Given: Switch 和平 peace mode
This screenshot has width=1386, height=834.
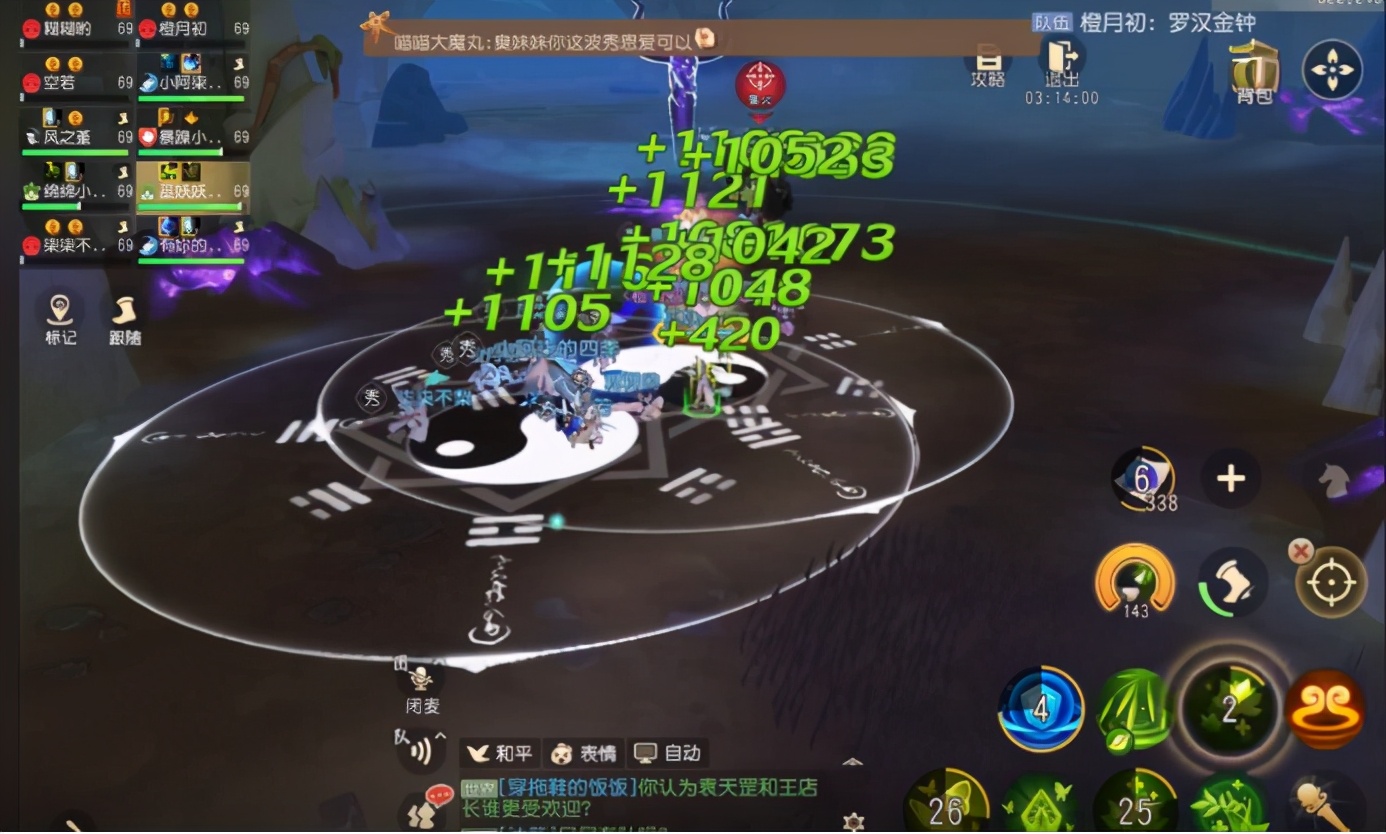Looking at the screenshot, I should [500, 754].
